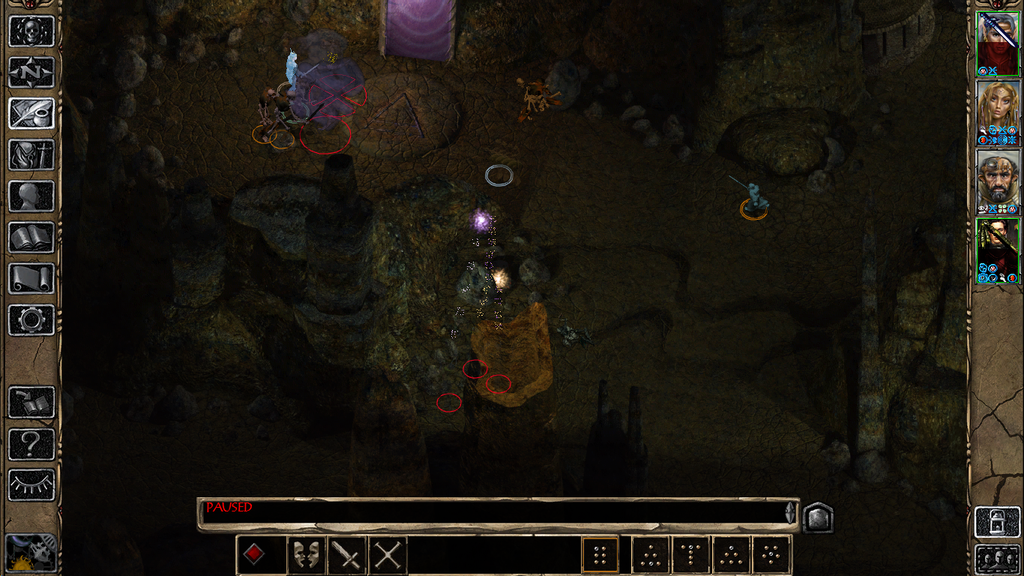
Task: Click the skull button atop the left sidebar
Action: (x=31, y=30)
